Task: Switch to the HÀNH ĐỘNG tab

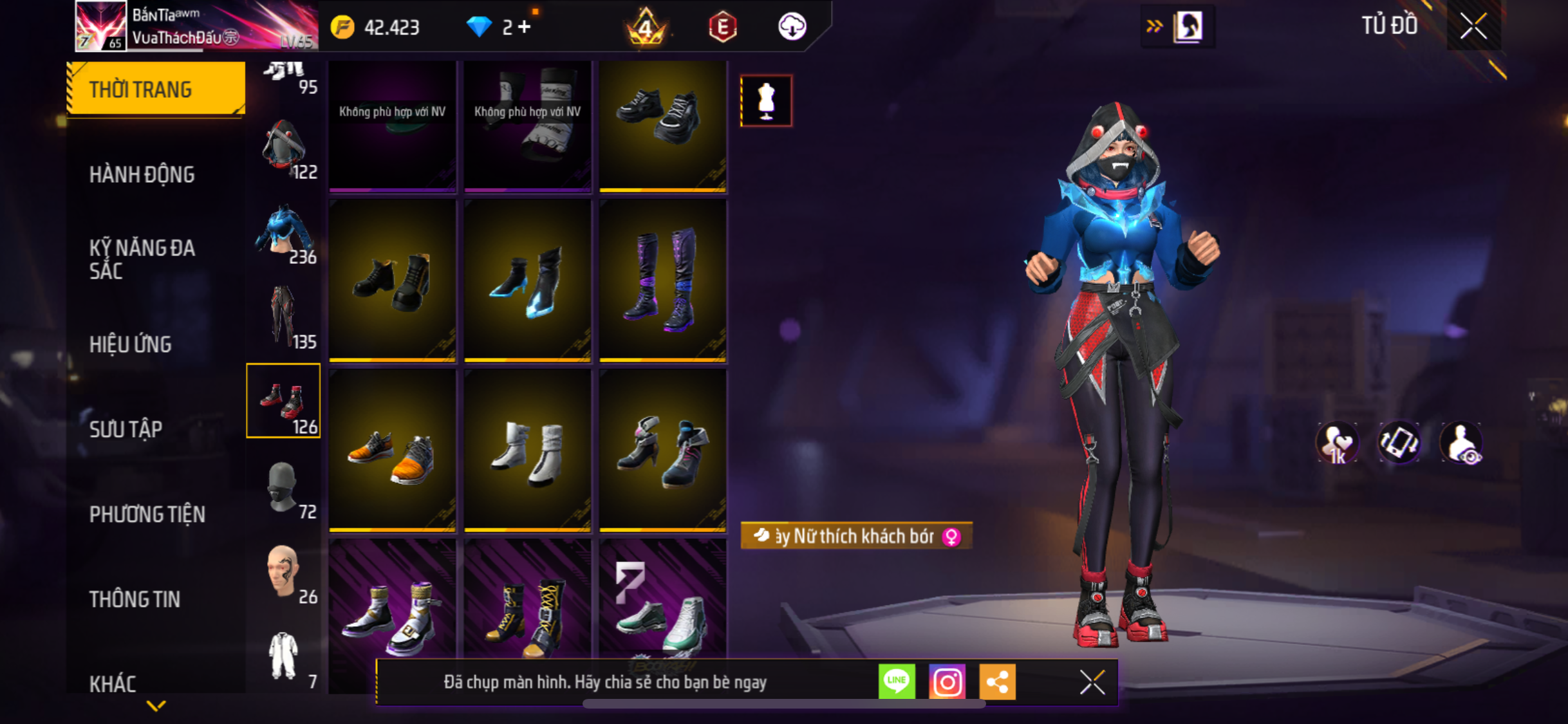Action: pyautogui.click(x=142, y=174)
